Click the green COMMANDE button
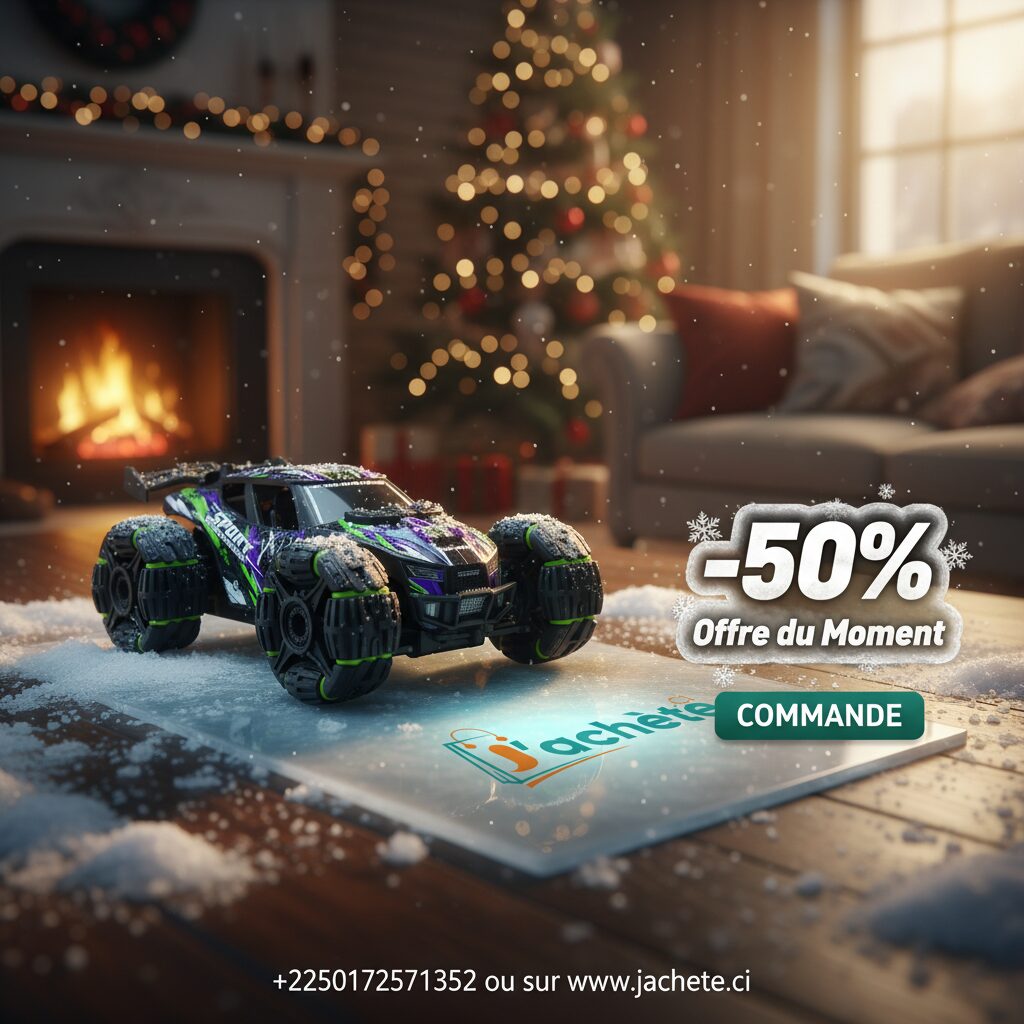 point(819,716)
